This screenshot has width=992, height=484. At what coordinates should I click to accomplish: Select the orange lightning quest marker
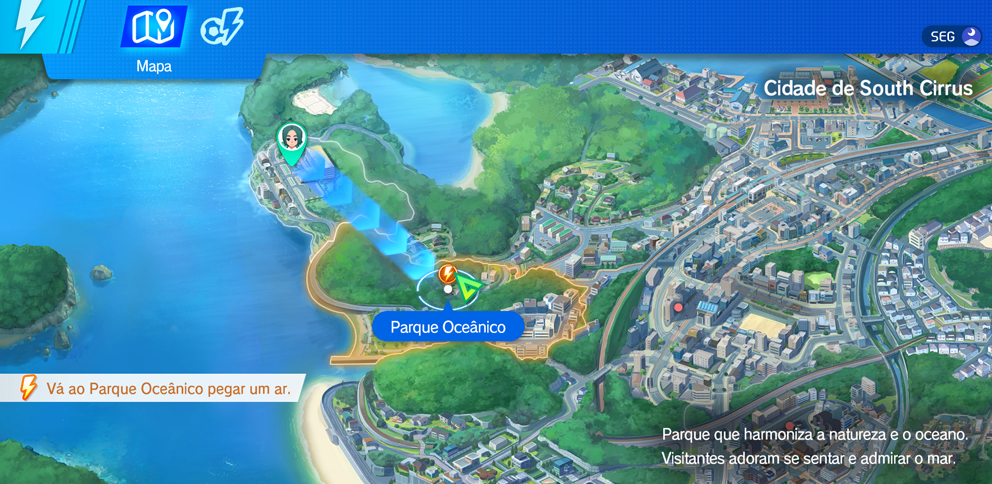[x=447, y=273]
